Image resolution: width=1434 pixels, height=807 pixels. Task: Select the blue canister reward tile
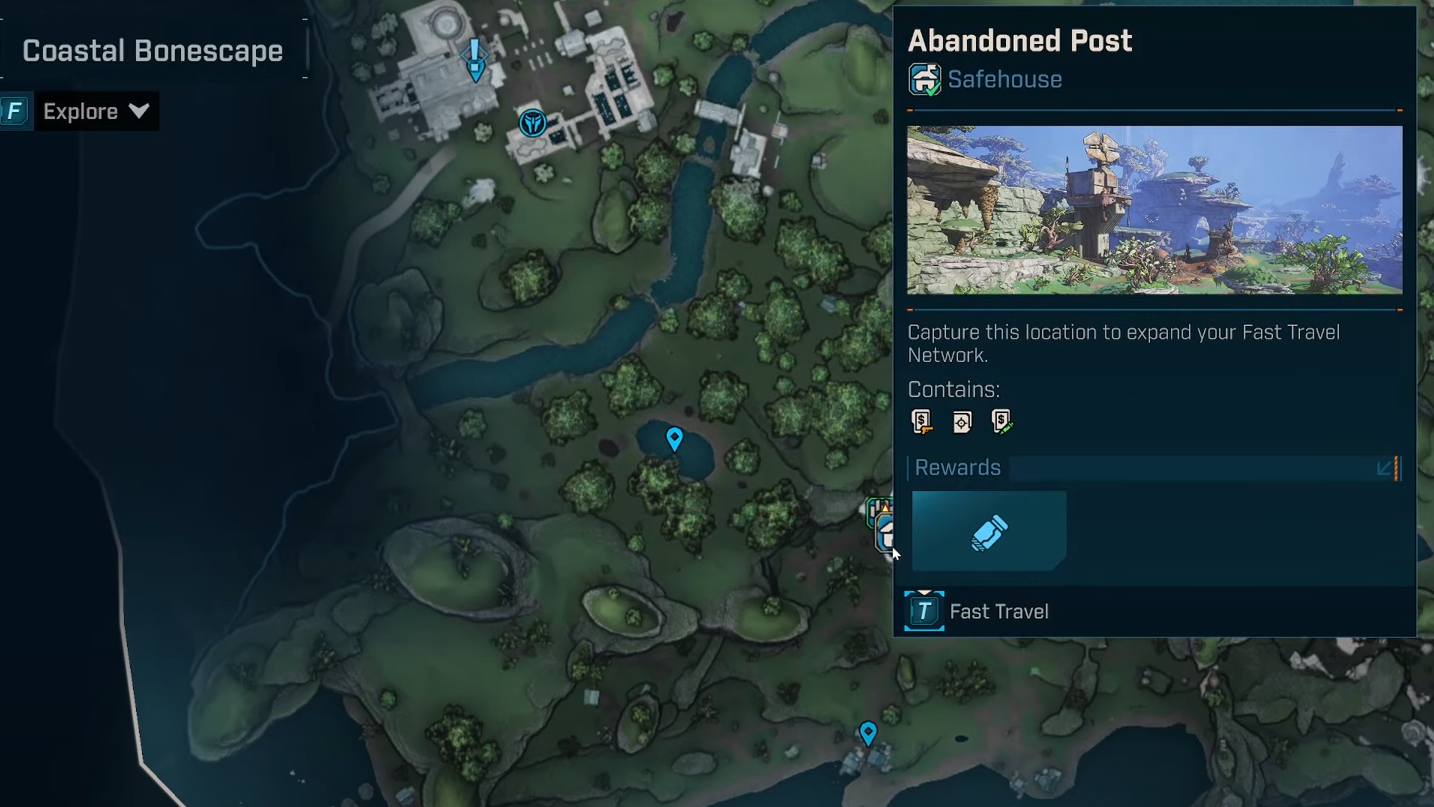tap(989, 532)
